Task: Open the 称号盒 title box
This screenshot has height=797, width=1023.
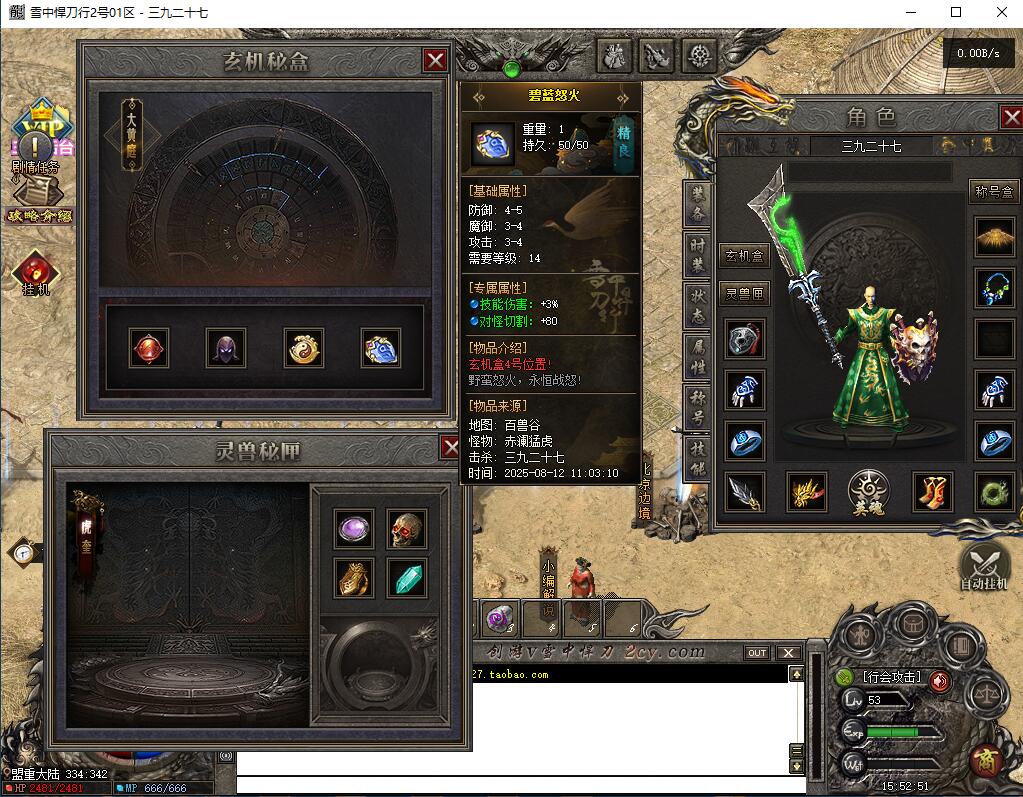Action: pos(993,191)
